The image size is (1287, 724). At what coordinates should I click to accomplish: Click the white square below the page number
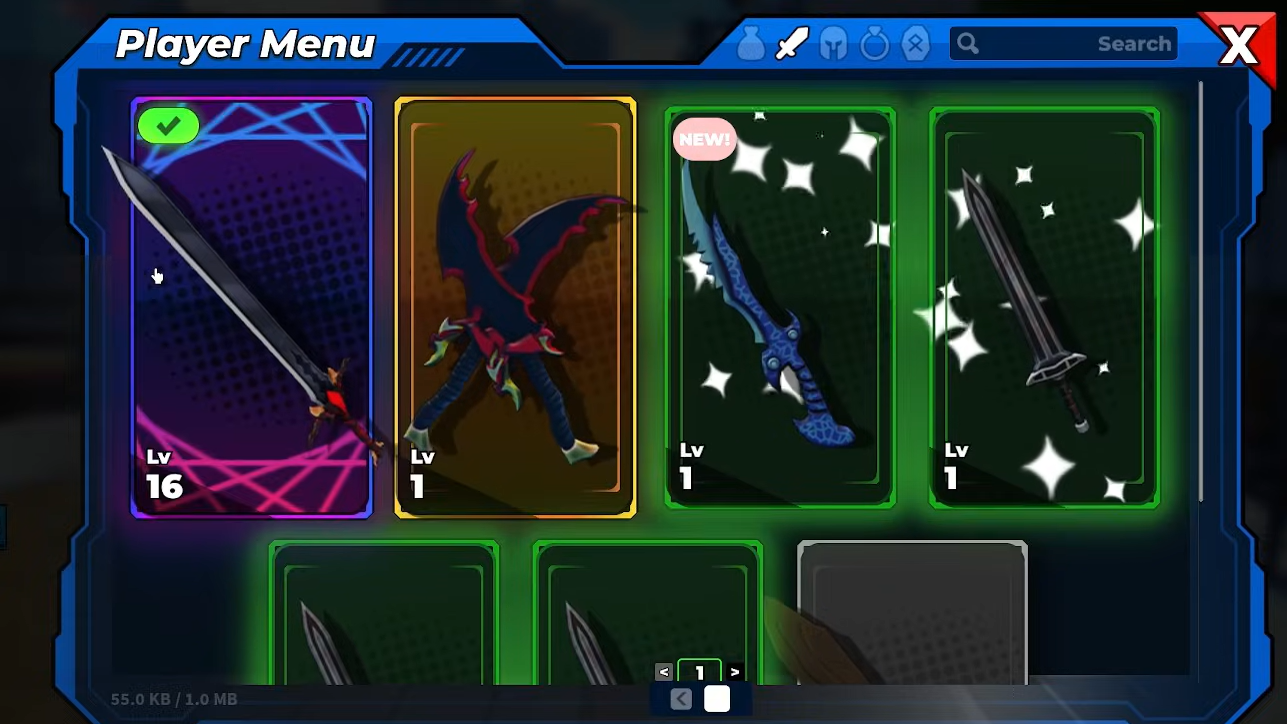[x=717, y=699]
